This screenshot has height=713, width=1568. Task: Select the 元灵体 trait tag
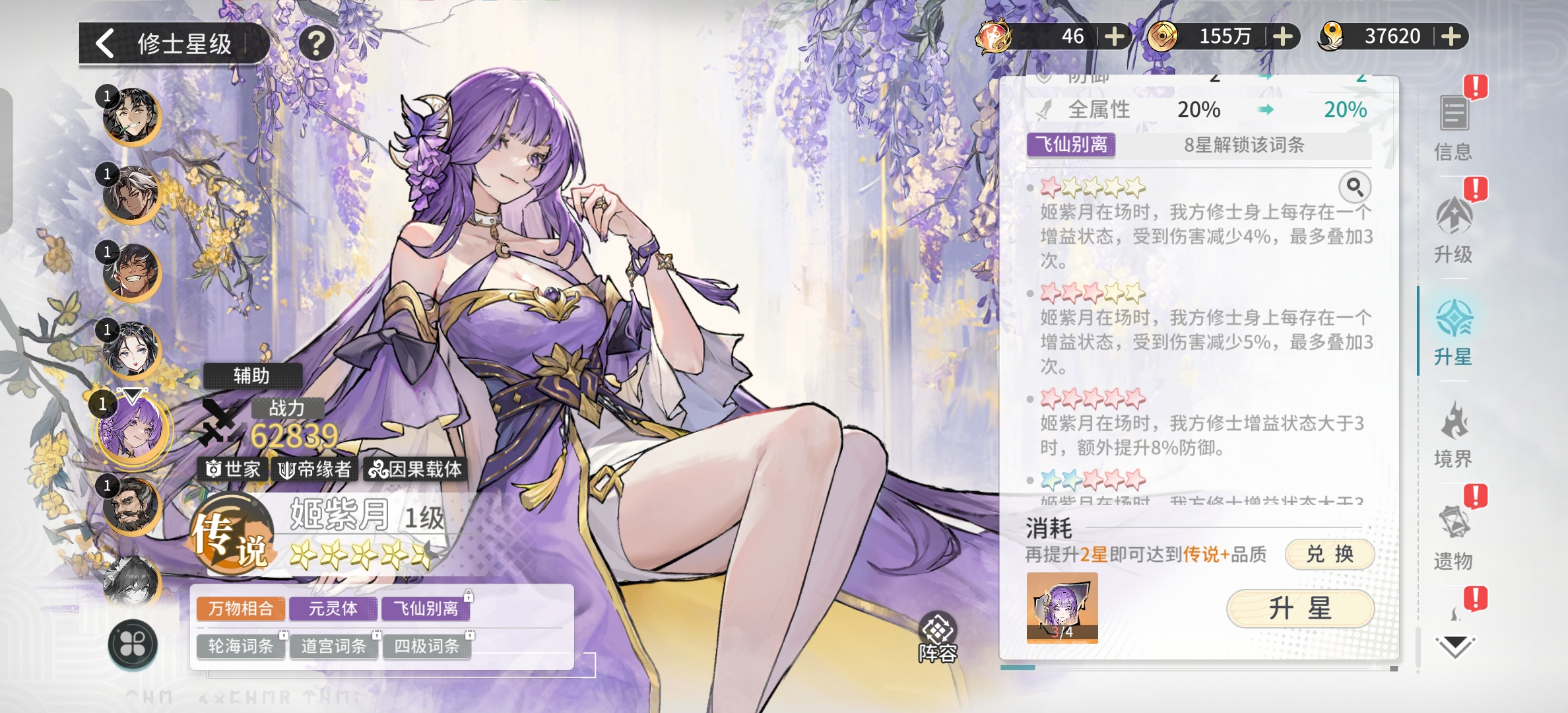pyautogui.click(x=333, y=608)
